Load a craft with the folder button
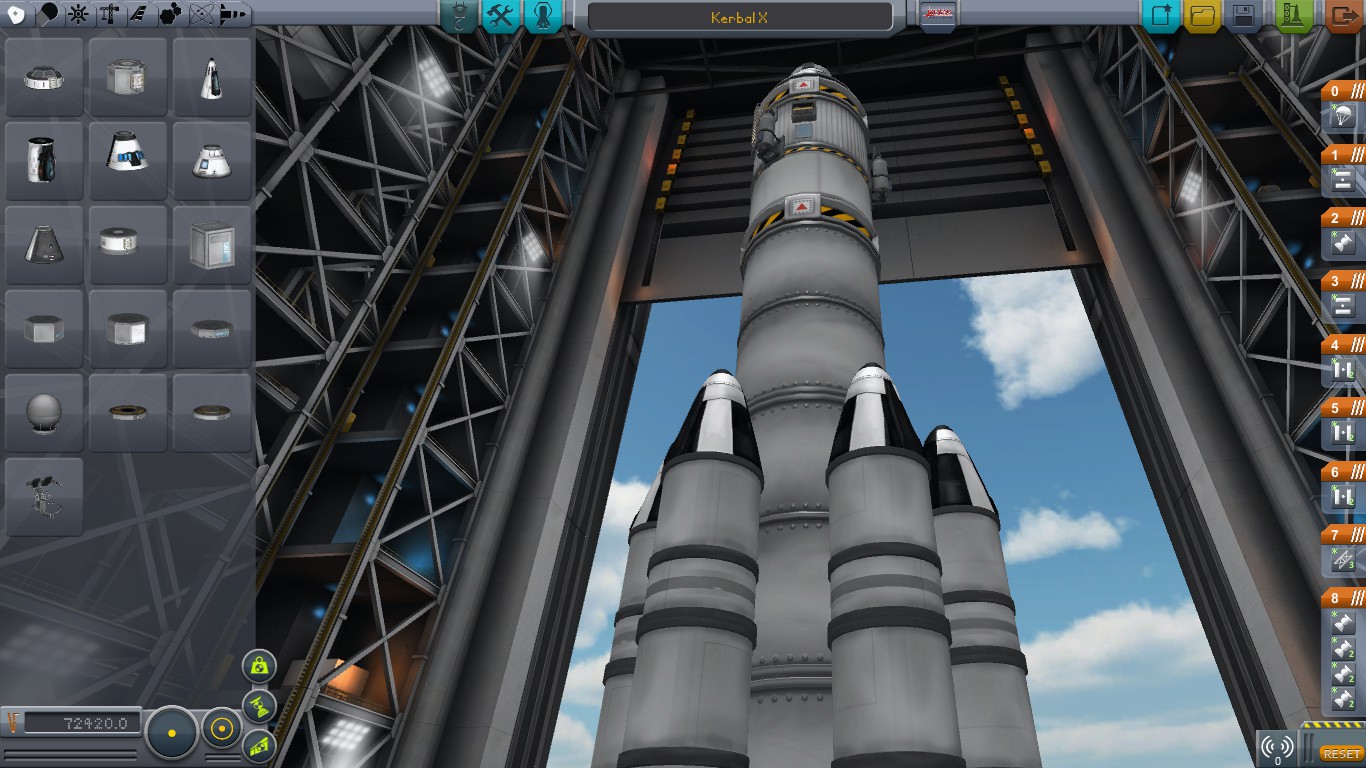 pyautogui.click(x=1202, y=16)
